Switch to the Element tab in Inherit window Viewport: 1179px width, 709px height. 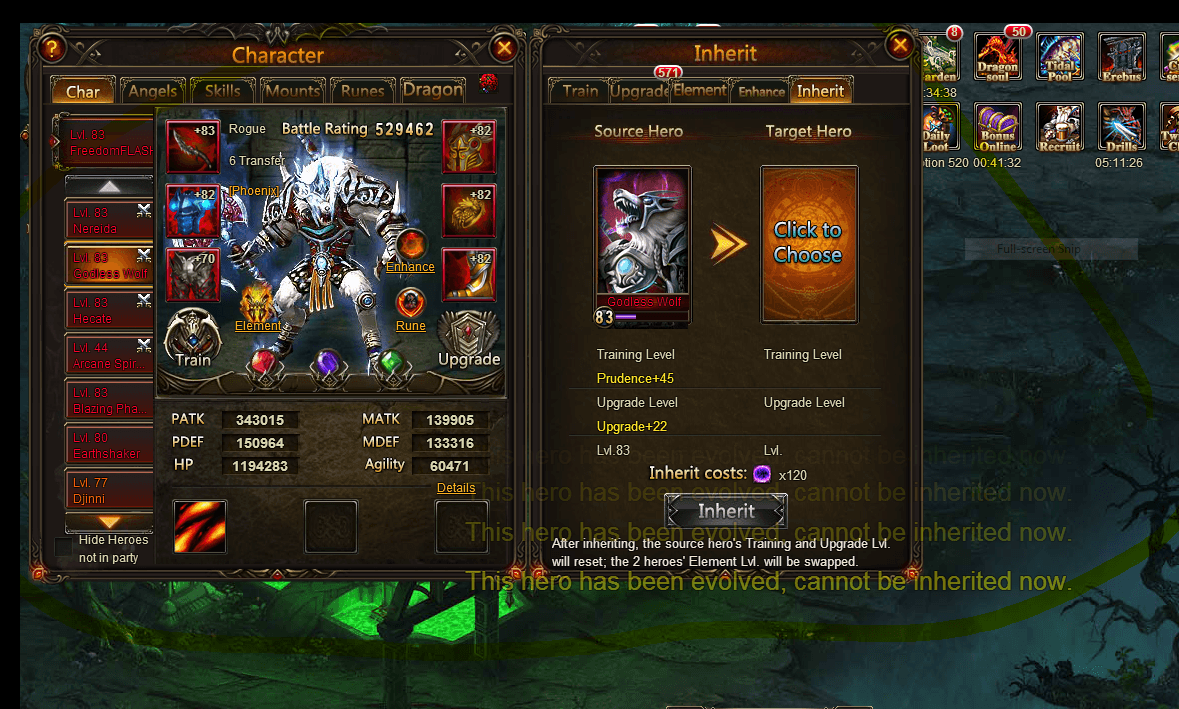[x=699, y=91]
